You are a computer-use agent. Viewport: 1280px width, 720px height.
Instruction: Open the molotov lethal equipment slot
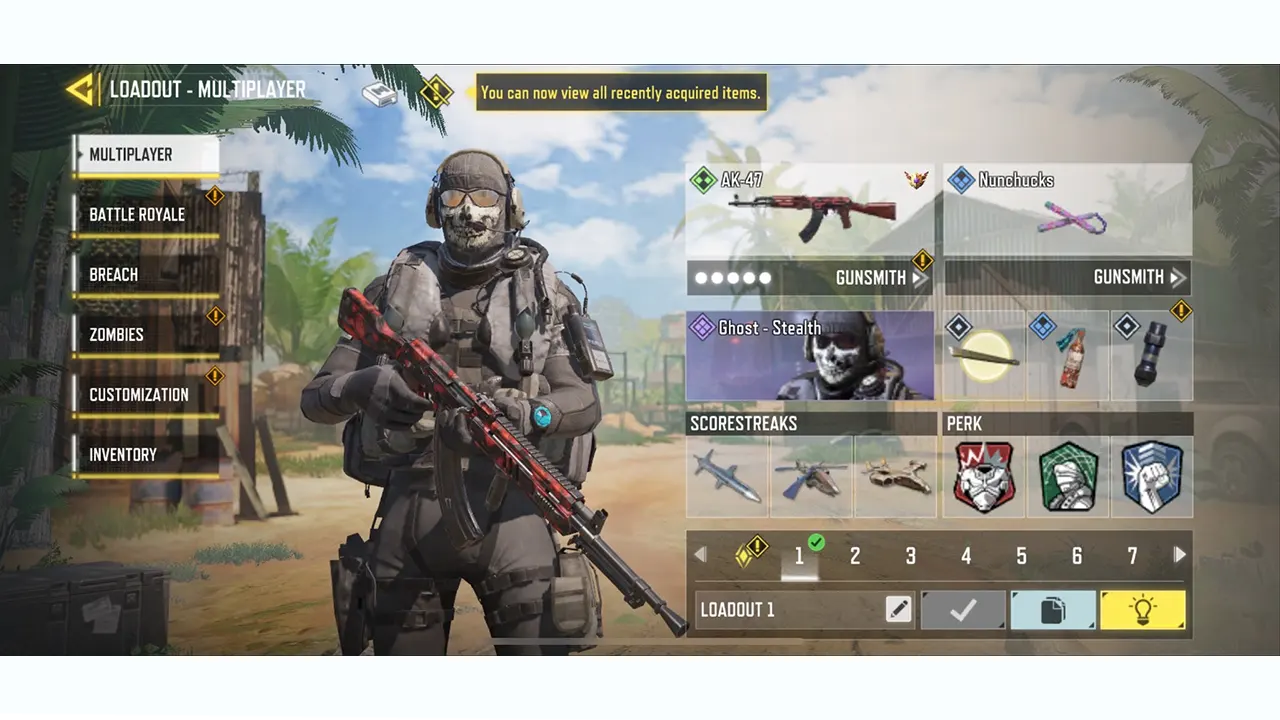[1065, 355]
